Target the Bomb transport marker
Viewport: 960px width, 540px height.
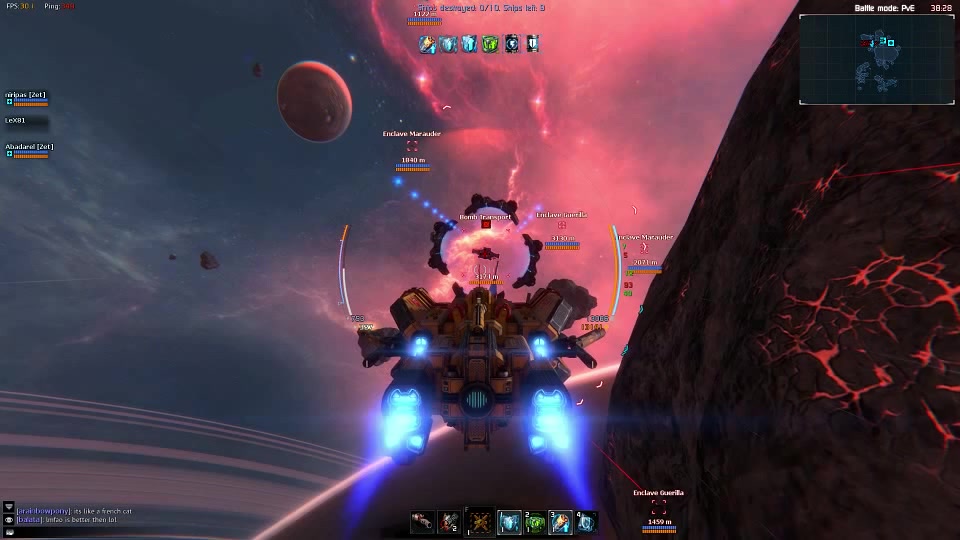(x=486, y=225)
